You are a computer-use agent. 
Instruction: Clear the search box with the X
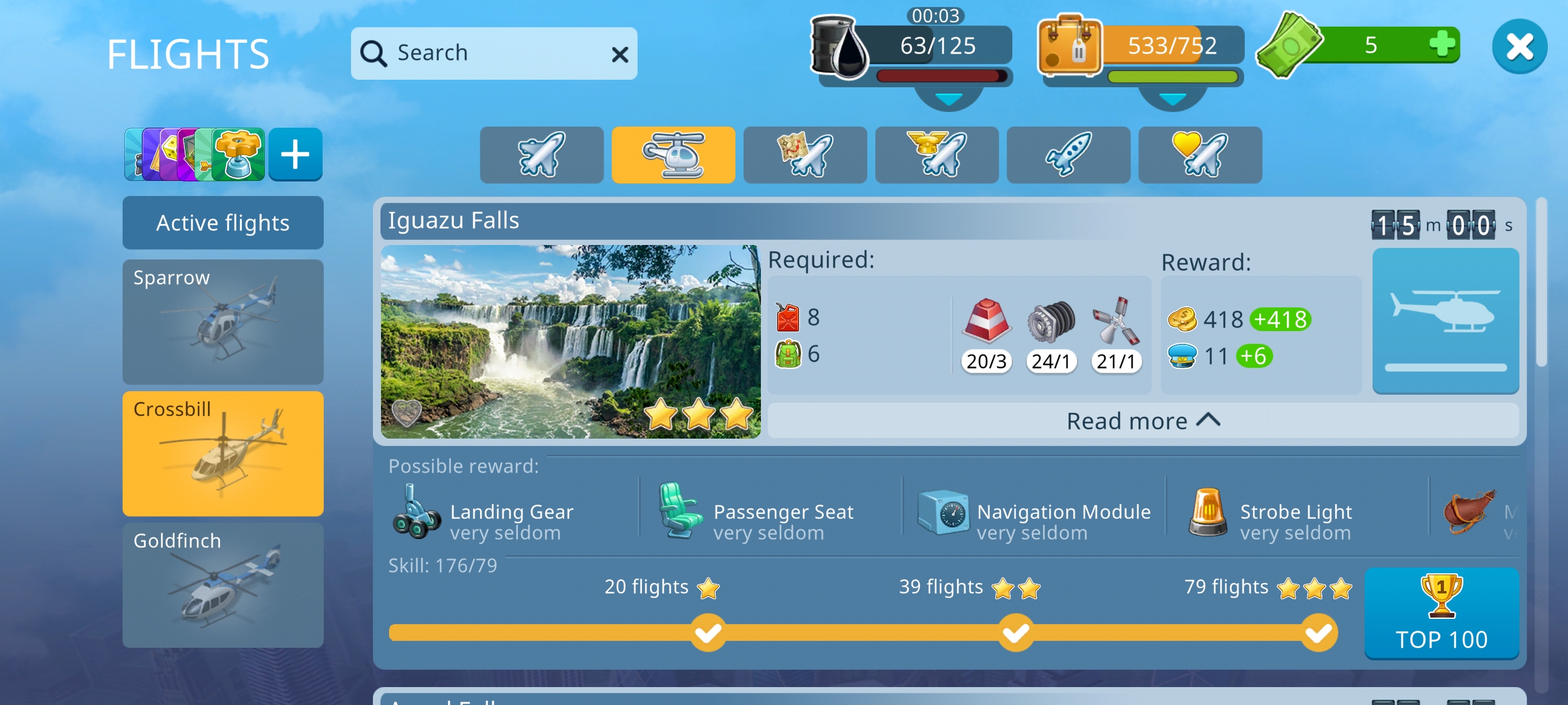620,55
